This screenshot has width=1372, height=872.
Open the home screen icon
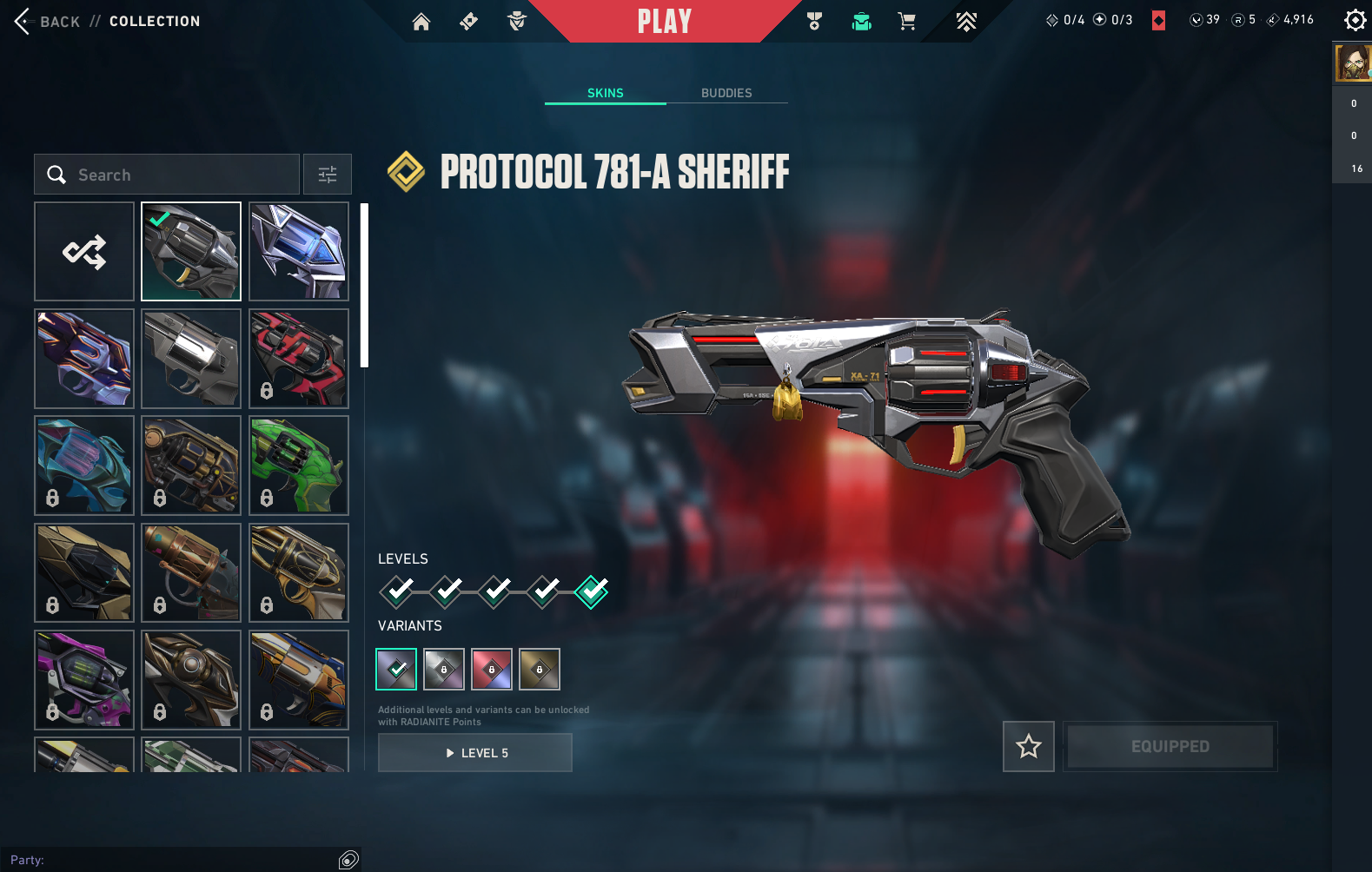click(421, 22)
